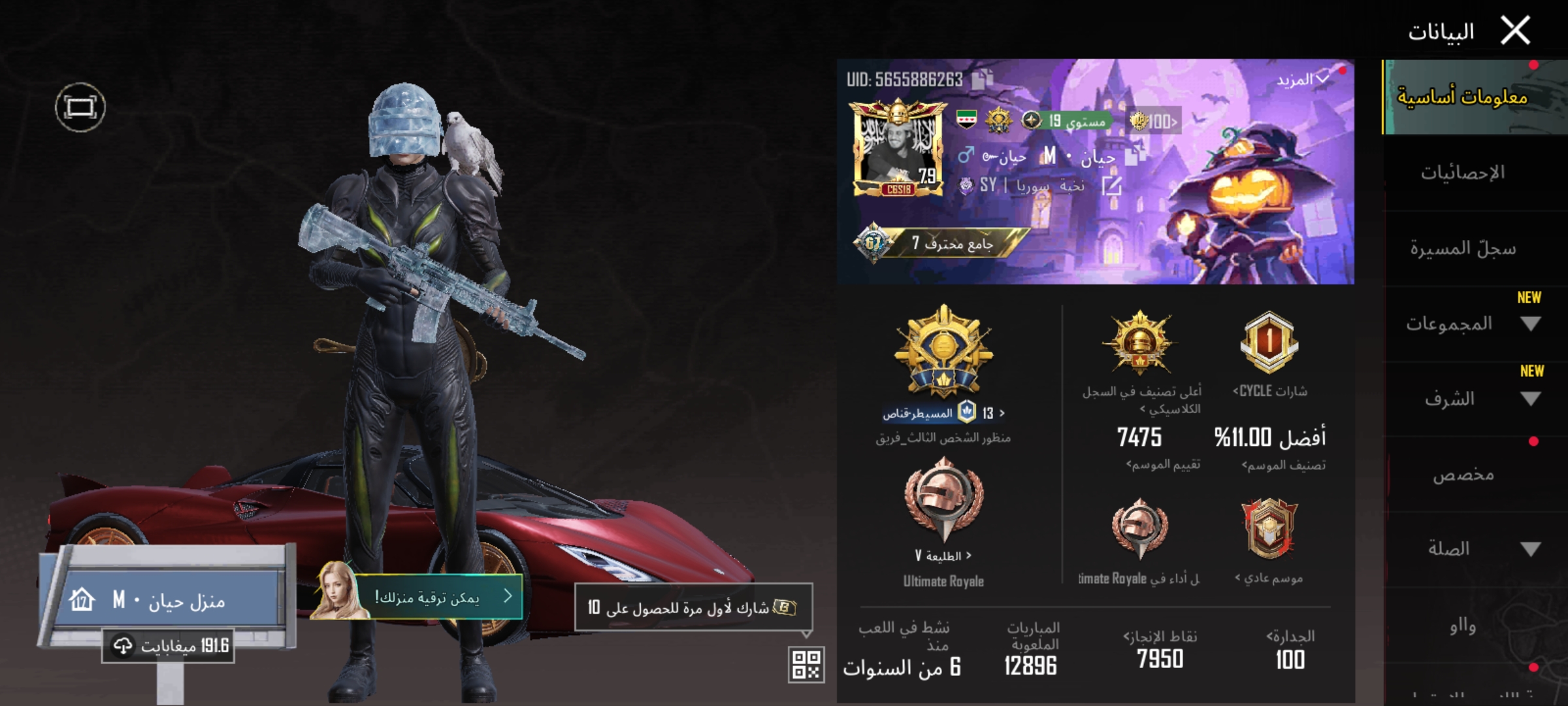Viewport: 1568px width, 706px height.
Task: Edit the profile signature with pencil icon
Action: 1111,186
